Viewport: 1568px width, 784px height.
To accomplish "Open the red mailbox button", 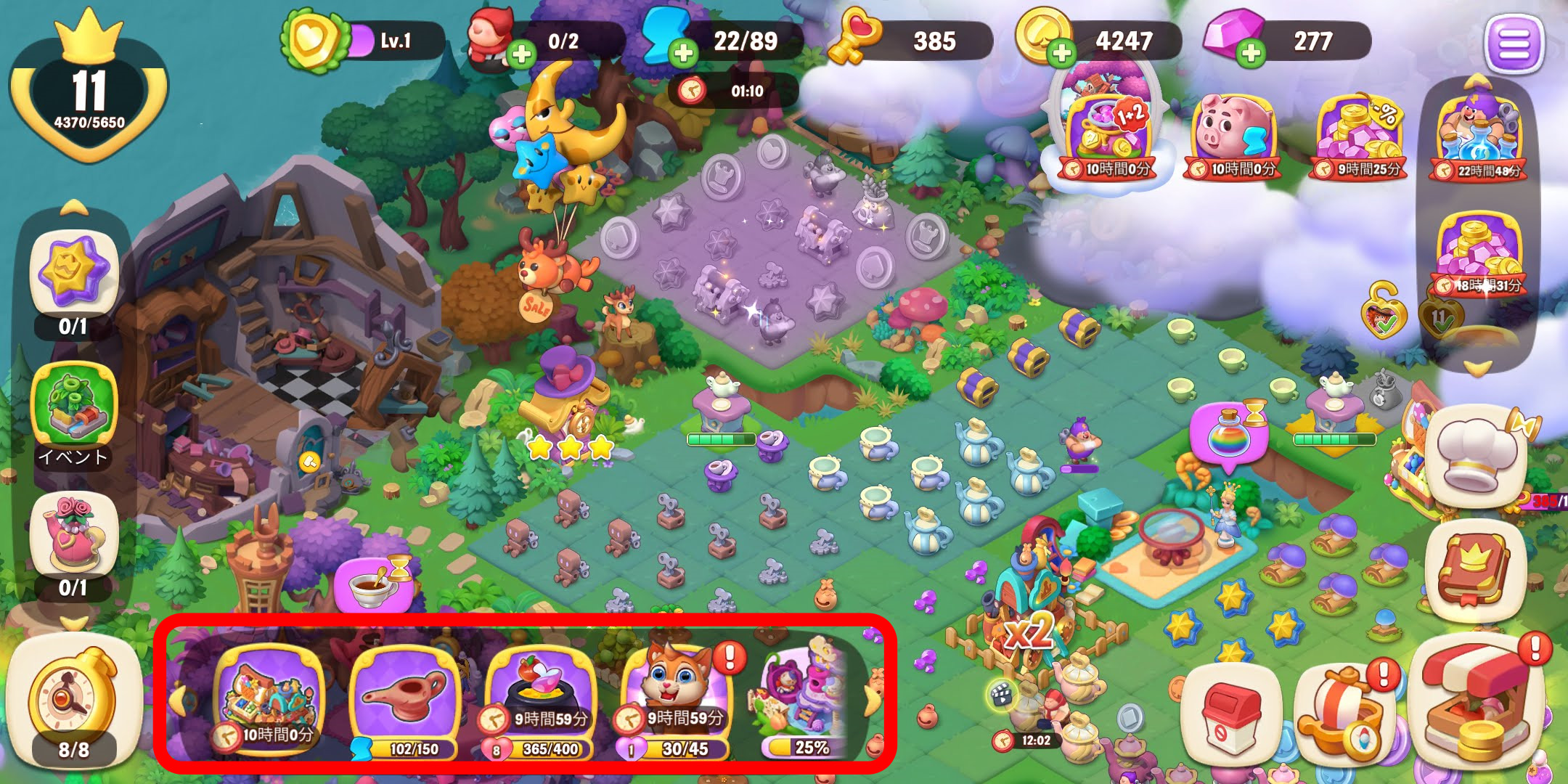I will [x=1229, y=715].
